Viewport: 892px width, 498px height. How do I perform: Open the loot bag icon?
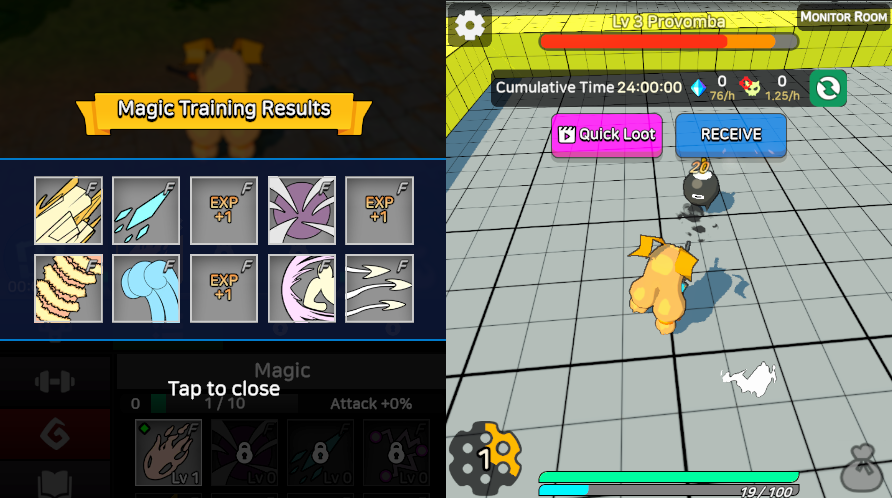tap(860, 468)
